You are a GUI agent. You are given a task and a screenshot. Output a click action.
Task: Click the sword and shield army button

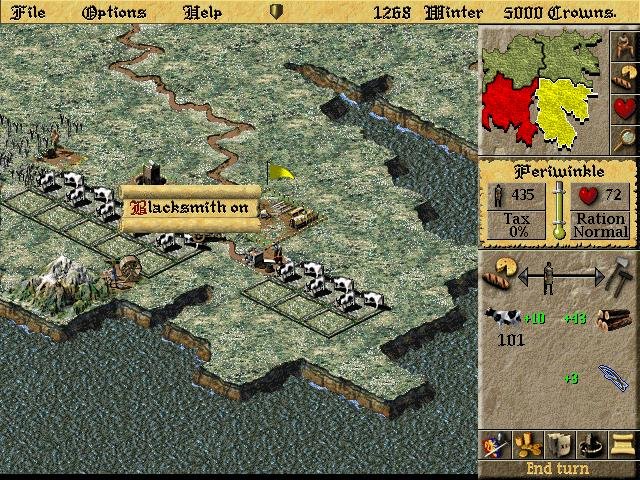tap(492, 445)
